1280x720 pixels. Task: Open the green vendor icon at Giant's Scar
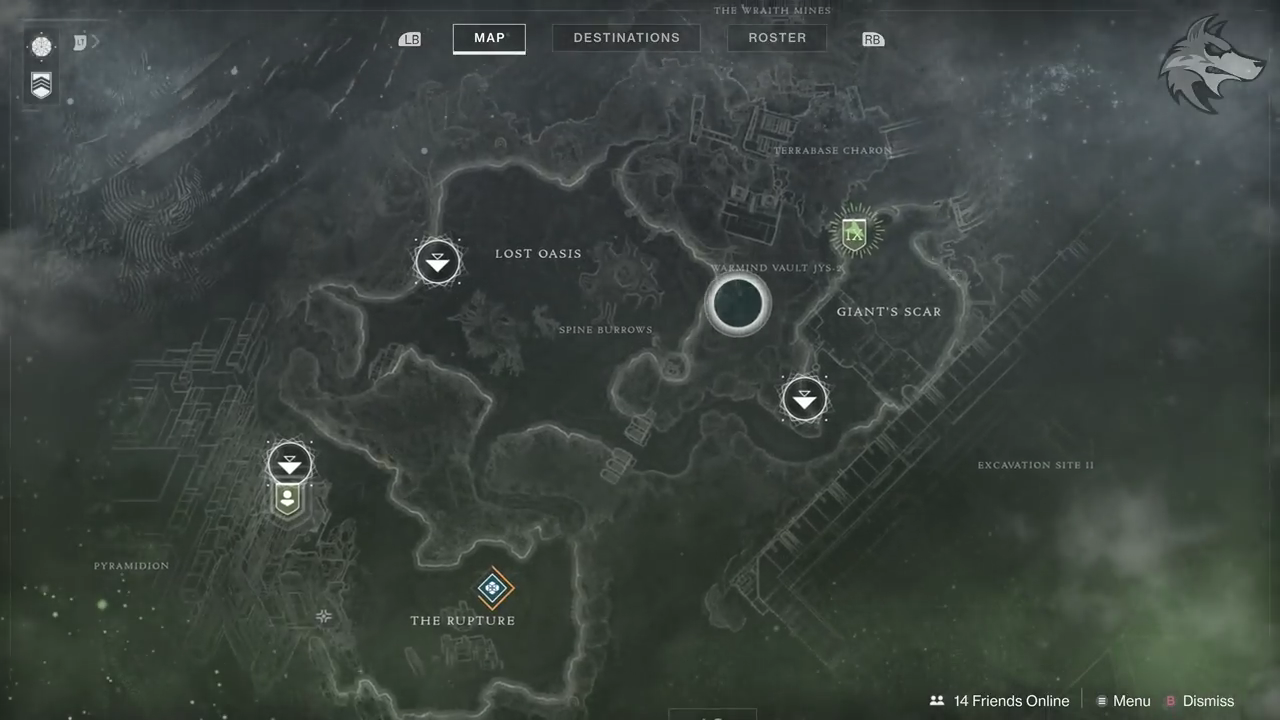tap(856, 232)
